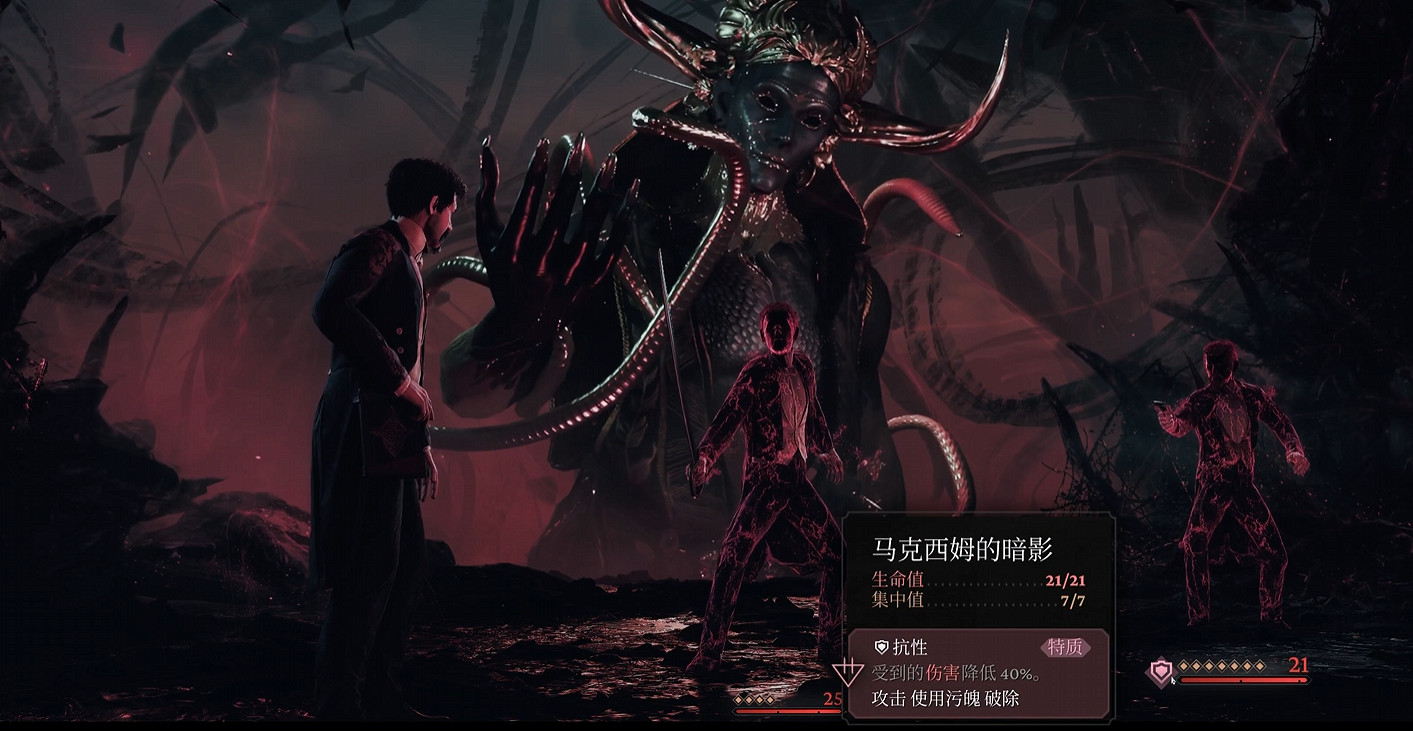Image resolution: width=1413 pixels, height=731 pixels.
Task: Click the shield icon next to 抗性
Action: point(882,647)
